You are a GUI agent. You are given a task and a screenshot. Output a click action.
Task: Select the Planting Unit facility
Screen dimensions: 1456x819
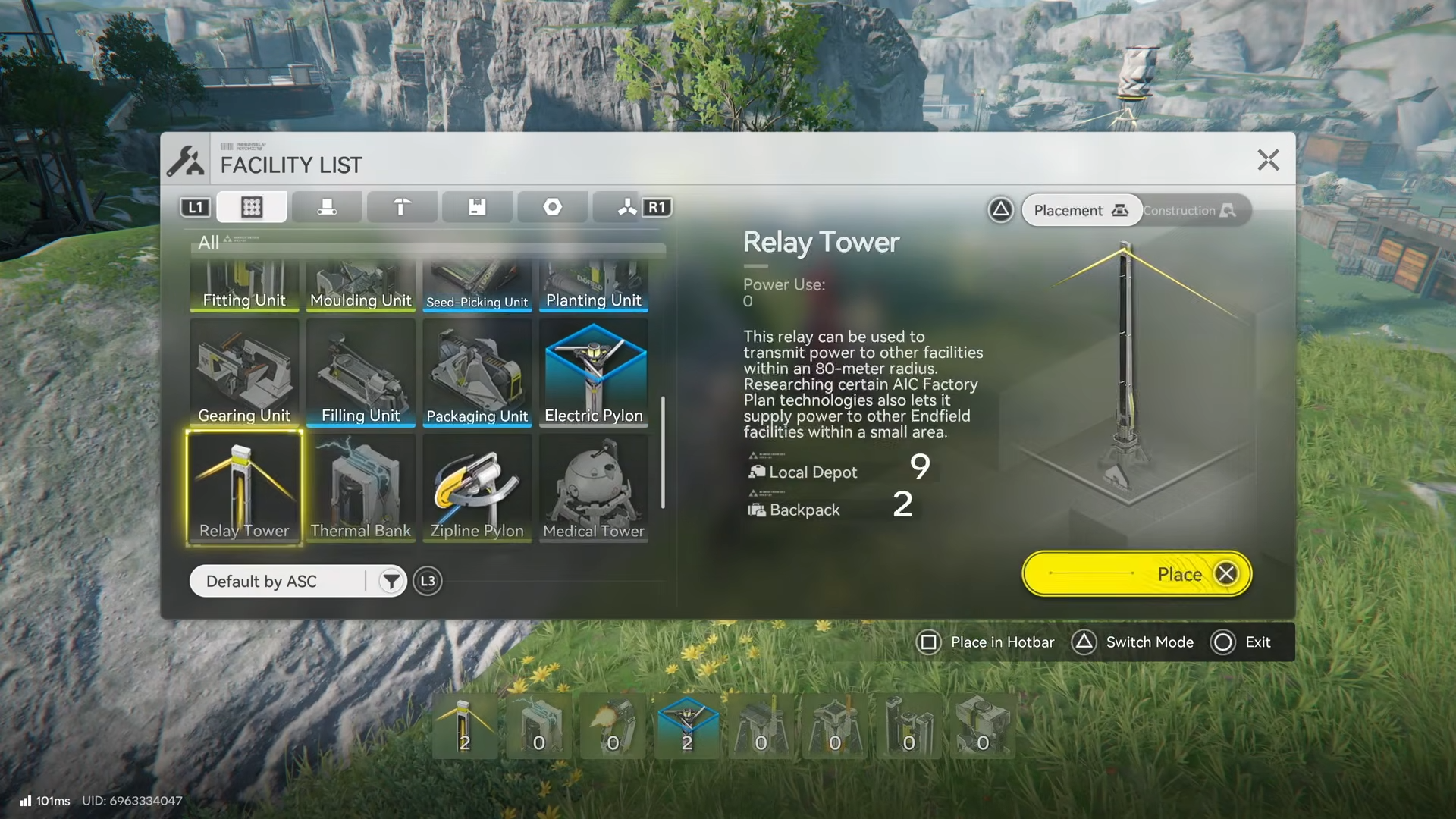594,286
